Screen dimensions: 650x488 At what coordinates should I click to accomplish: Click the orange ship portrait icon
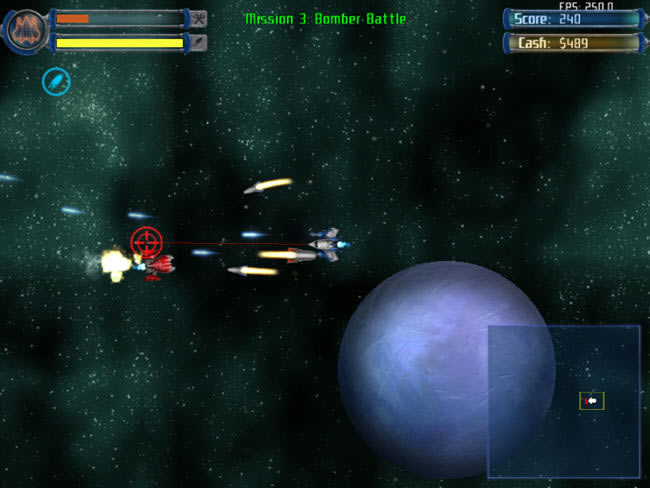coord(25,30)
